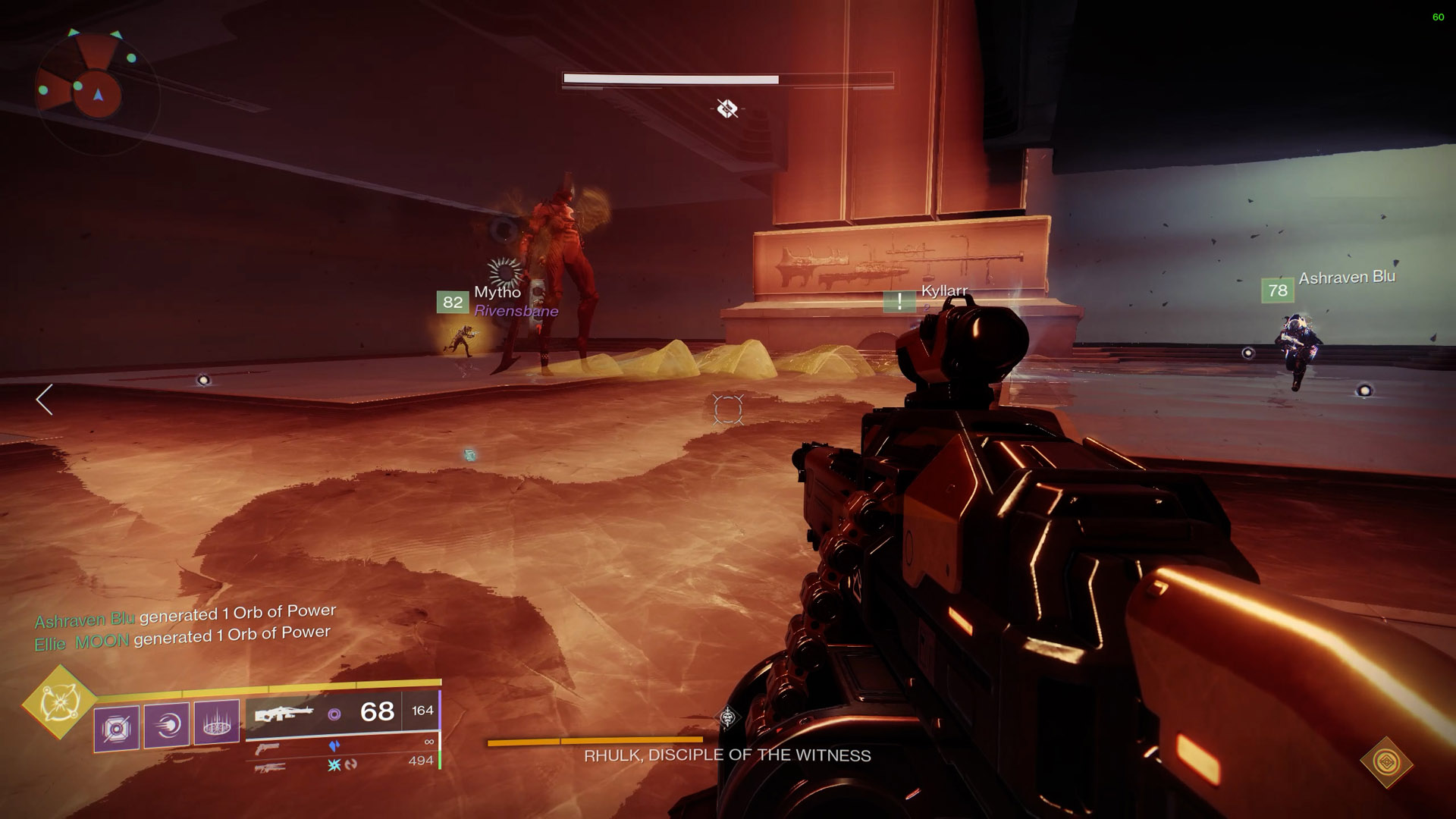The width and height of the screenshot is (1456, 819).
Task: Switch to the hand cannon weapon slot
Action: pos(267,749)
